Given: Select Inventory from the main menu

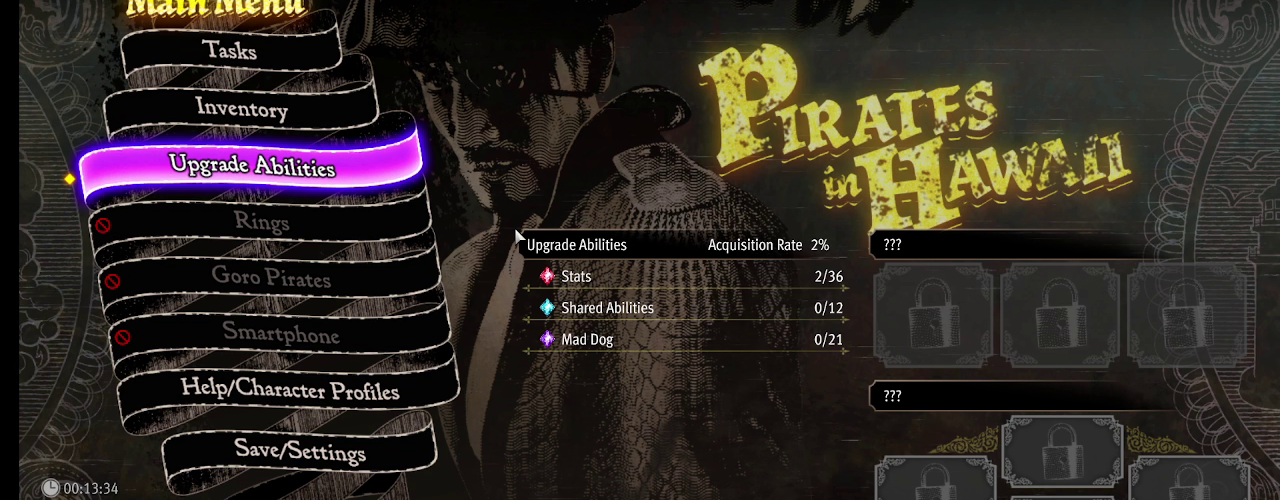Looking at the screenshot, I should pyautogui.click(x=241, y=108).
